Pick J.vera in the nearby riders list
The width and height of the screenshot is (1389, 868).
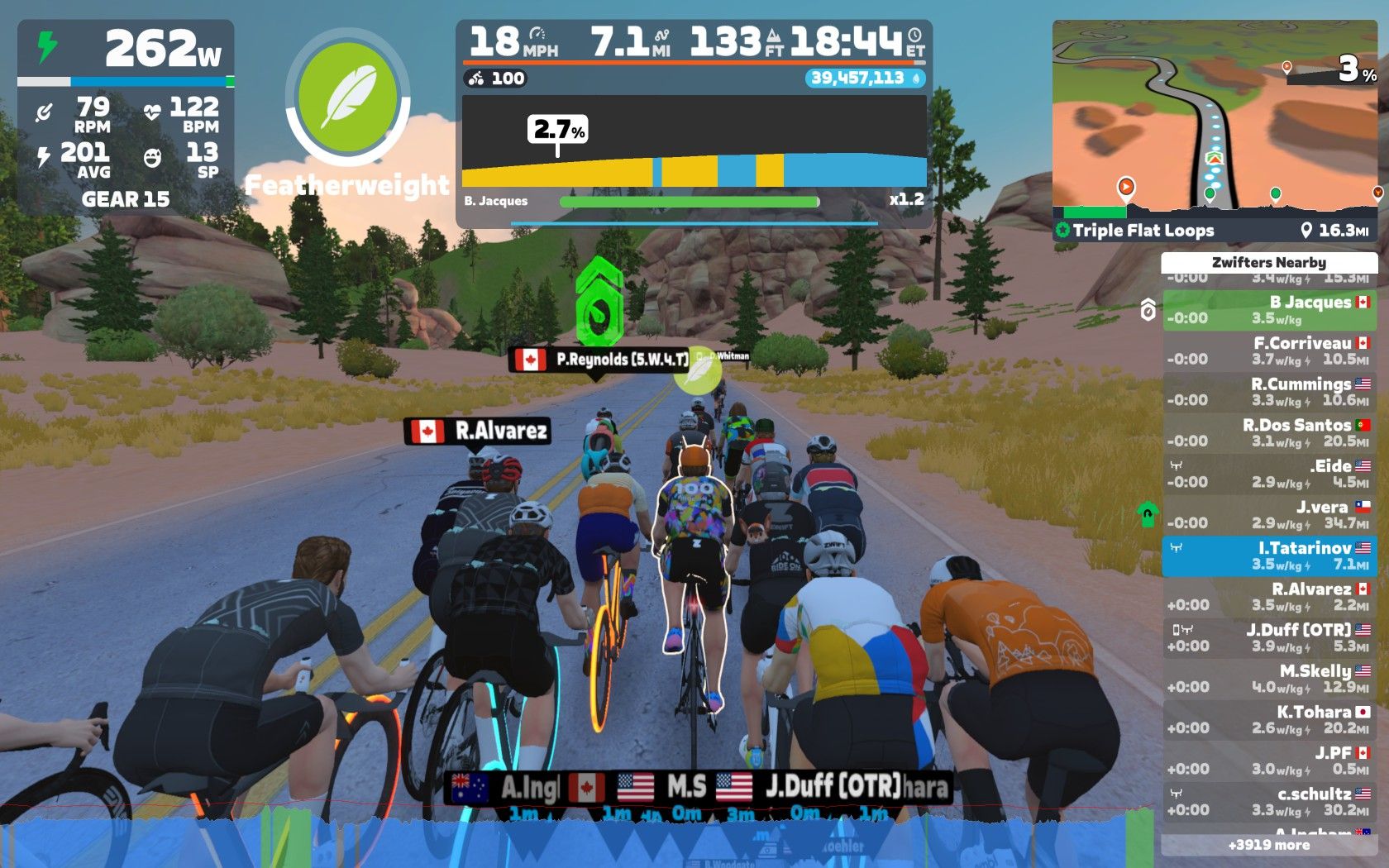pyautogui.click(x=1269, y=514)
